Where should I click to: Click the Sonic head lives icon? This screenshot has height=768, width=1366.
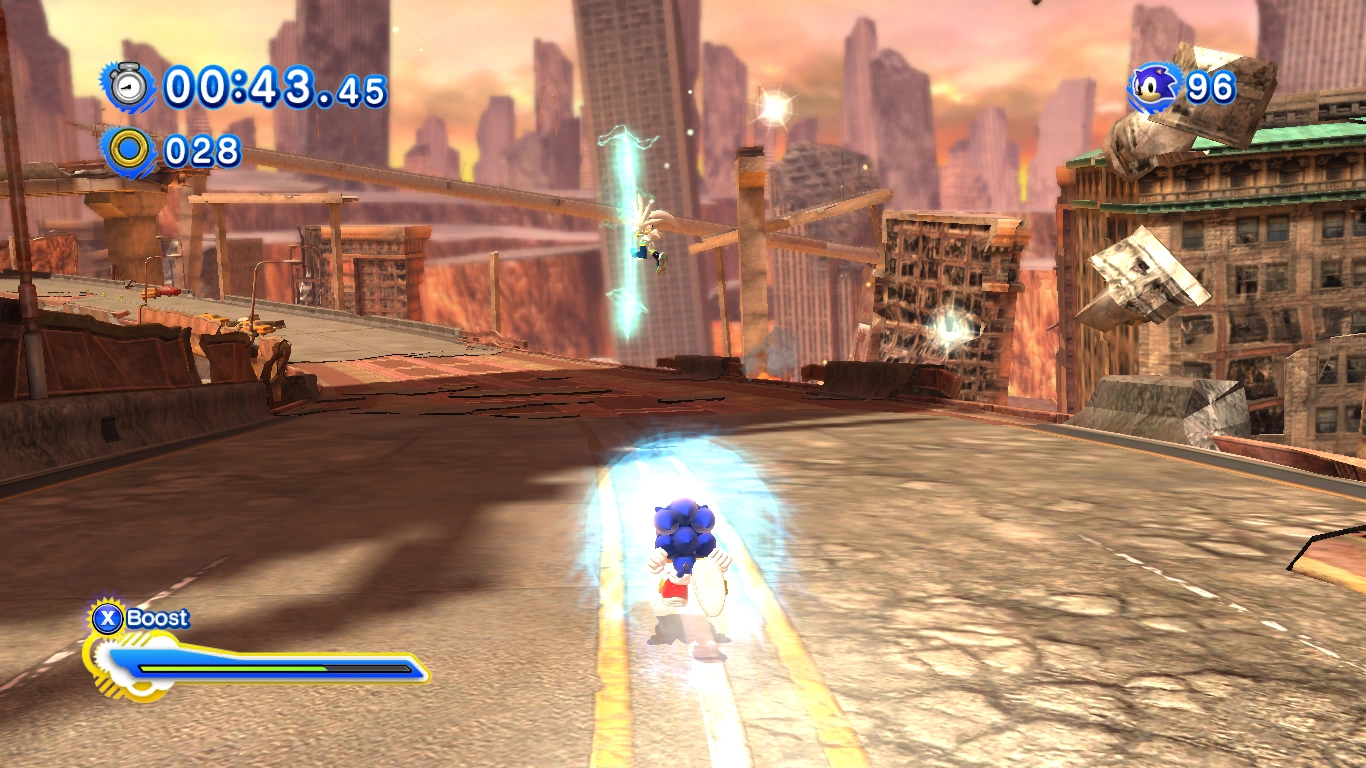1157,87
